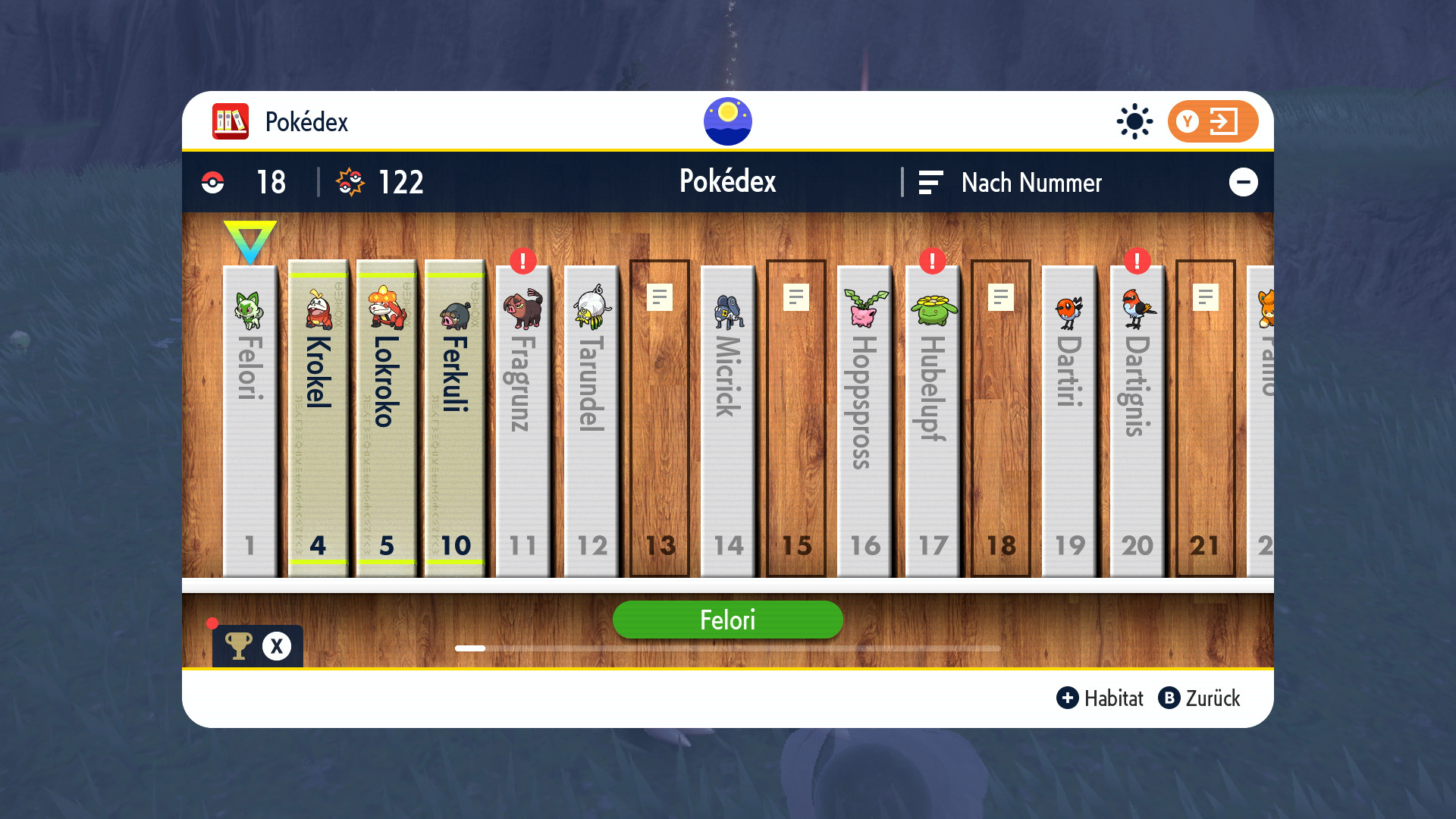
Task: Go back with the Zurück option
Action: click(x=1199, y=698)
